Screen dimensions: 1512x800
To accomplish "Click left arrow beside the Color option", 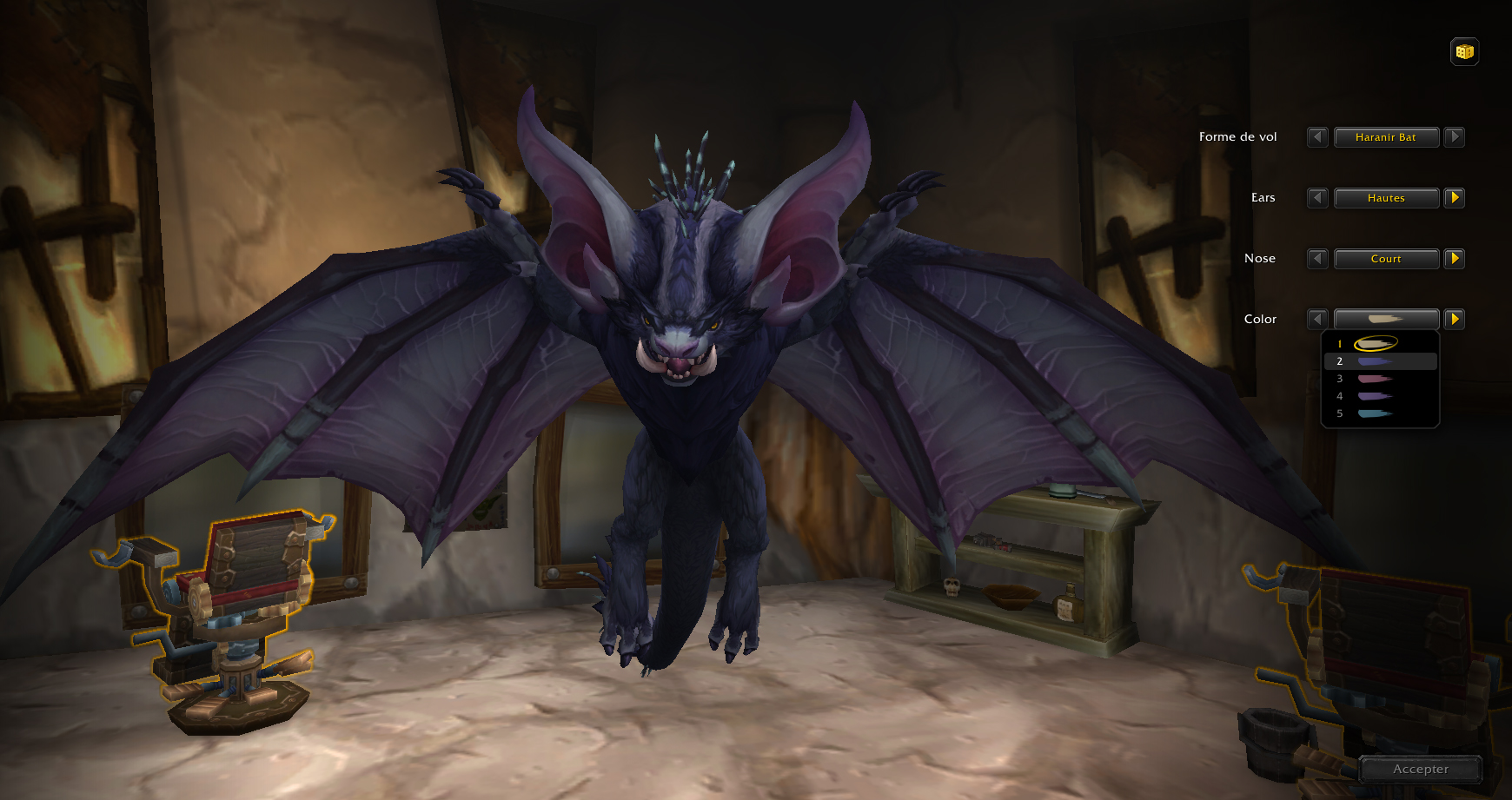I will [1316, 319].
